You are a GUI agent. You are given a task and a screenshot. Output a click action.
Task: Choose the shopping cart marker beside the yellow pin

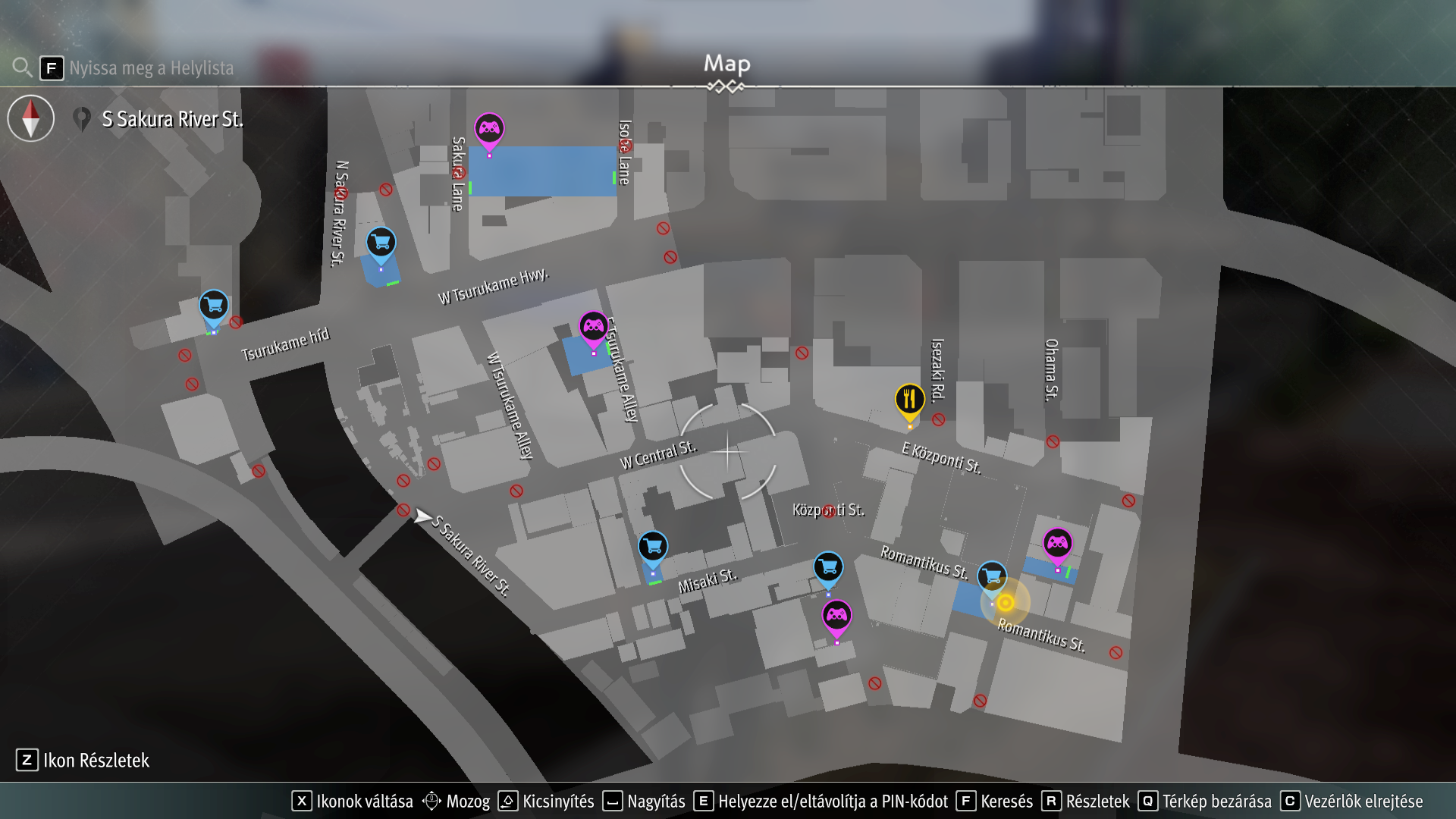992,576
